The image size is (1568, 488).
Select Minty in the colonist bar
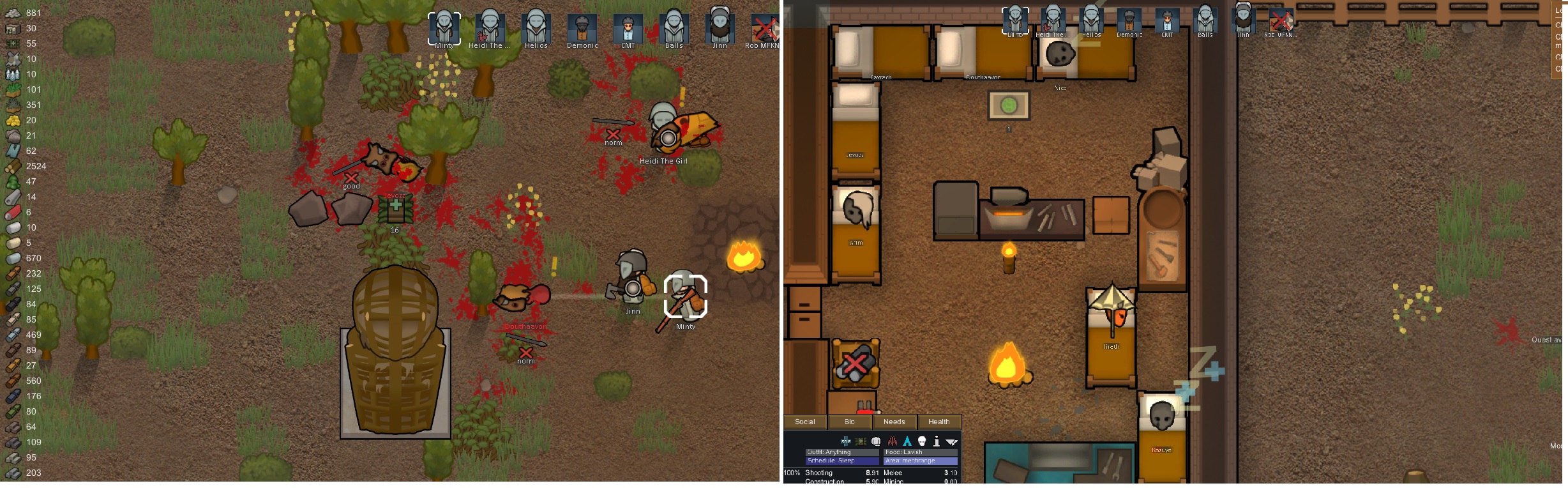click(444, 29)
